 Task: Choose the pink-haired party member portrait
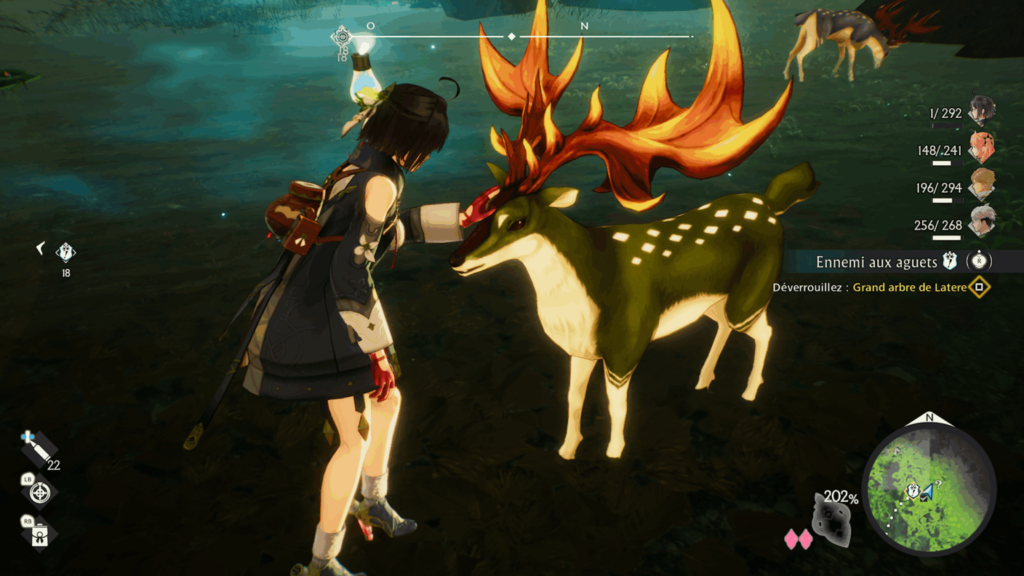(x=981, y=148)
